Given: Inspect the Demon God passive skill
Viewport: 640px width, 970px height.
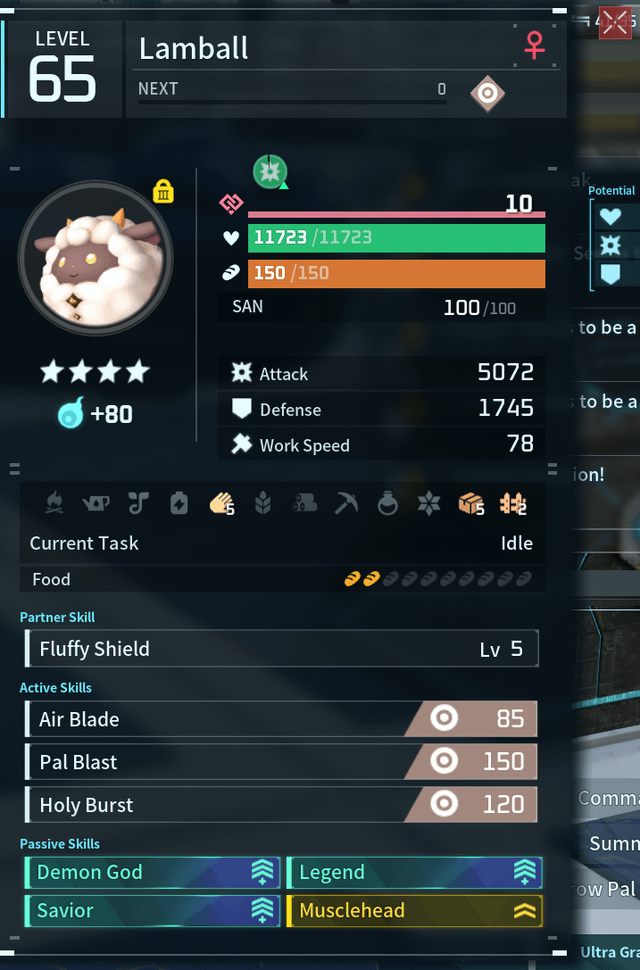Looking at the screenshot, I should [150, 872].
